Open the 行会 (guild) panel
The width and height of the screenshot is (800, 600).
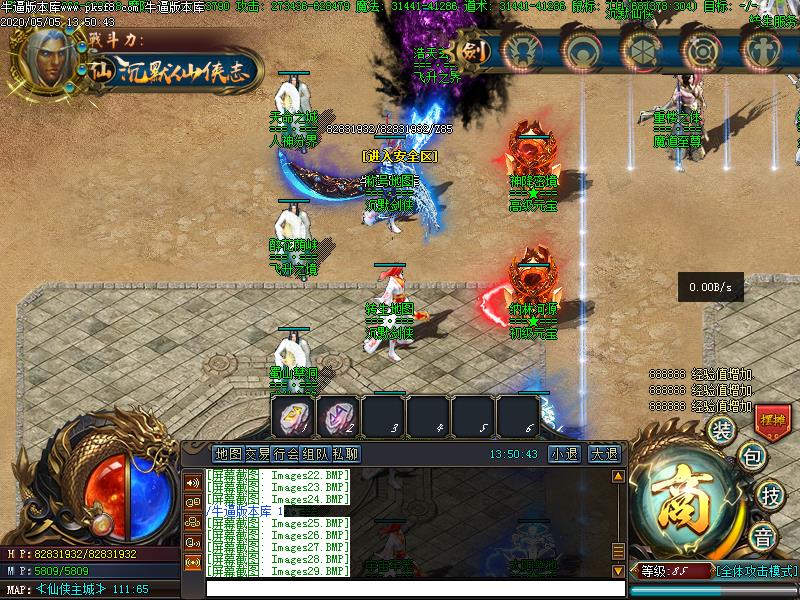[286, 454]
